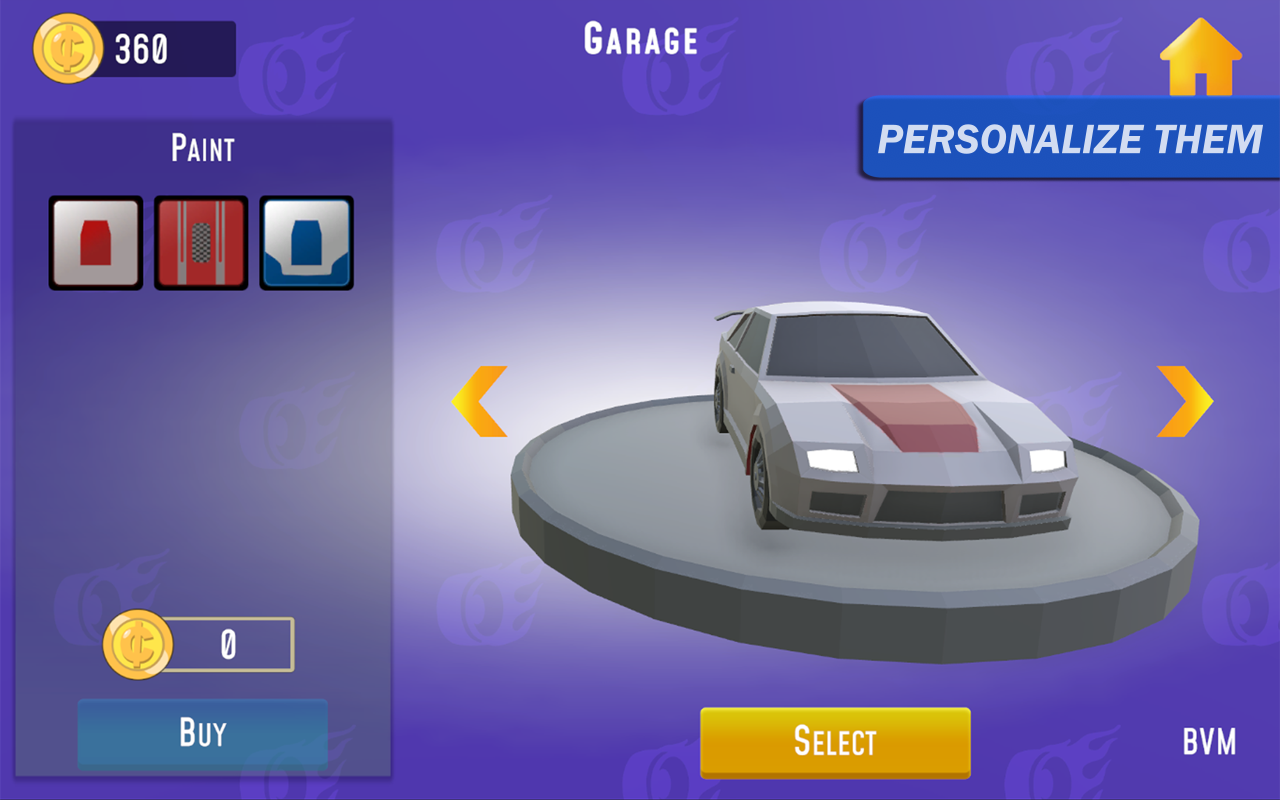Click the price input showing 0

click(228, 644)
